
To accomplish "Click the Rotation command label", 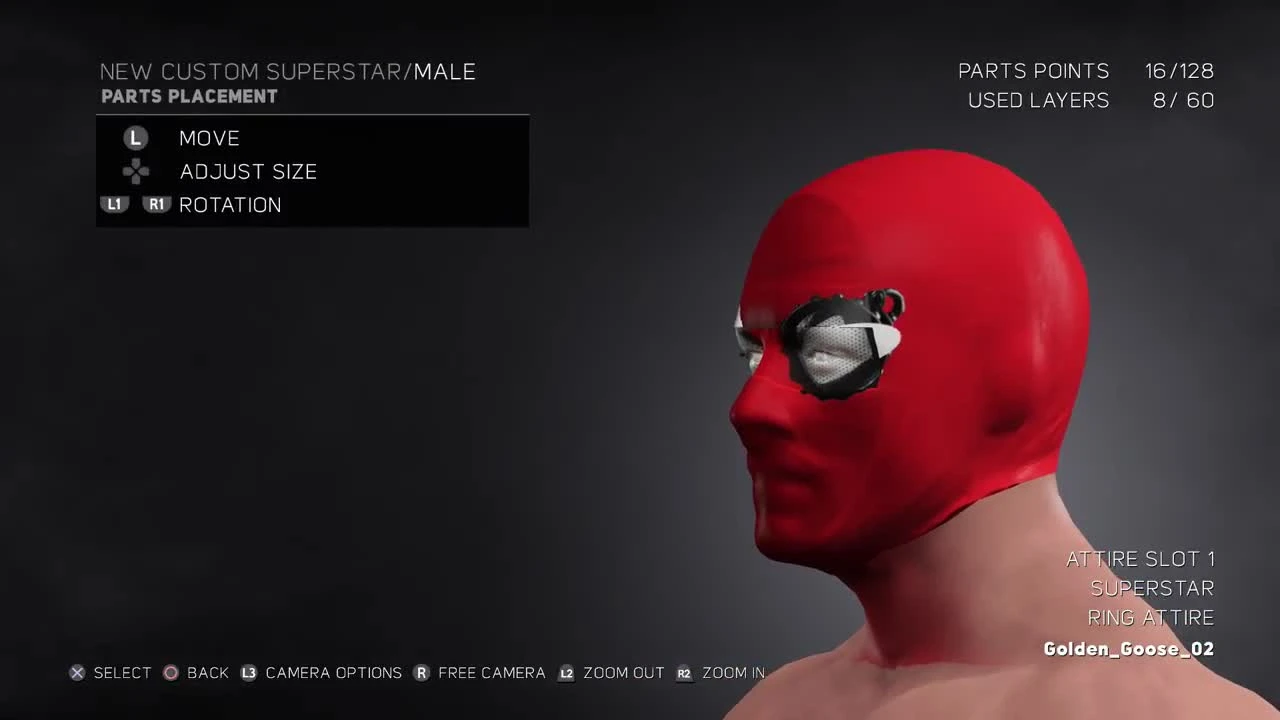I will (x=230, y=204).
